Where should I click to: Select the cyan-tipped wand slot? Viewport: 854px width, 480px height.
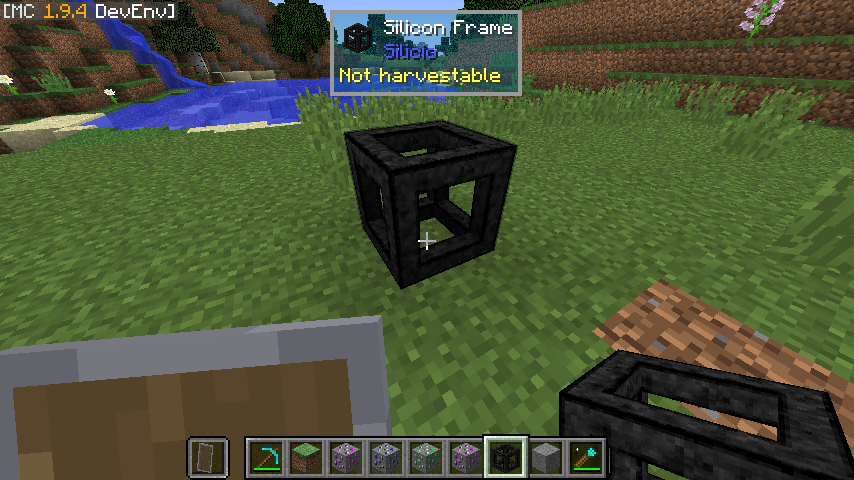pos(584,457)
